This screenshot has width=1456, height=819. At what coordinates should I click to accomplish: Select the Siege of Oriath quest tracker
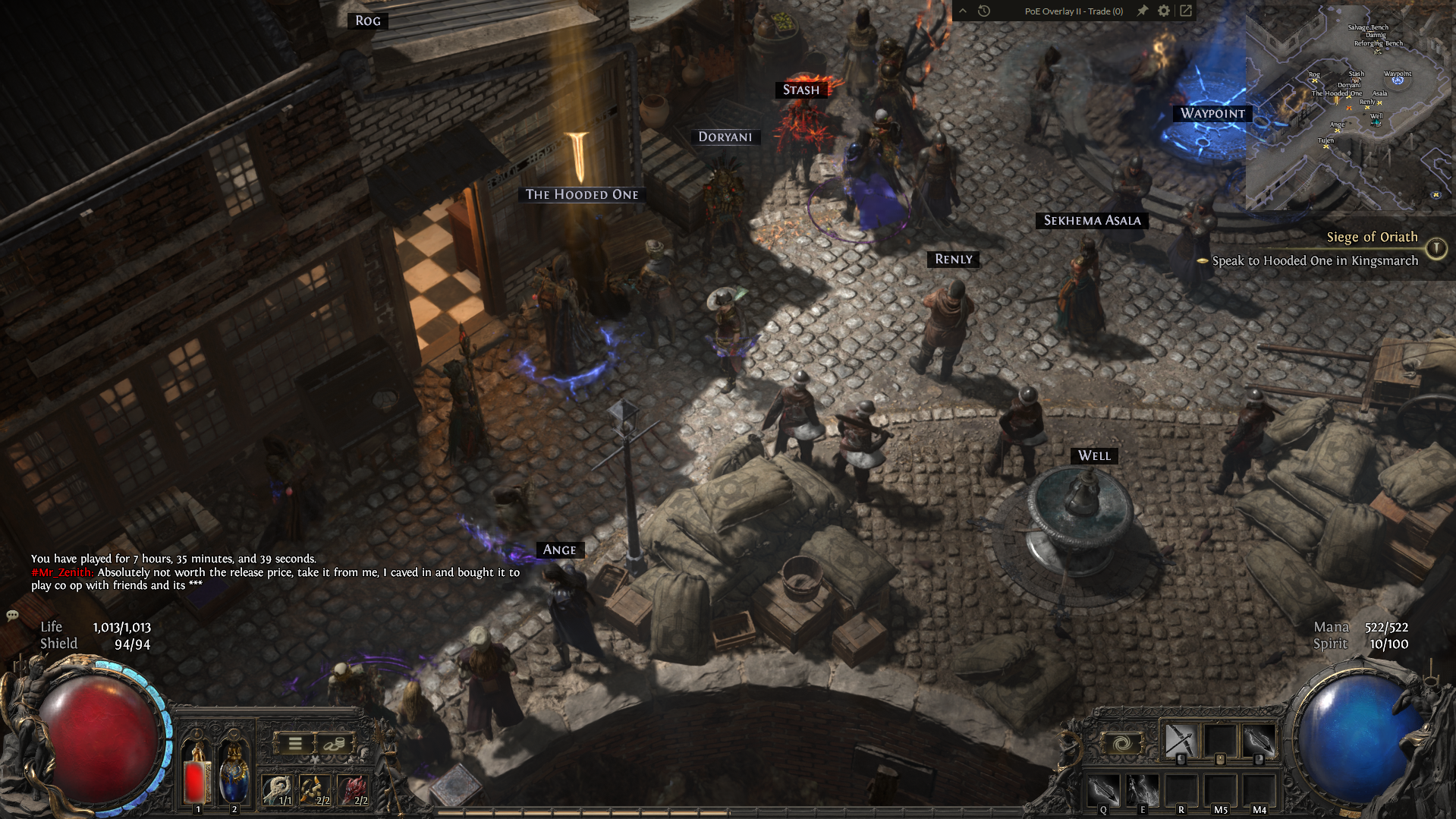[1371, 237]
